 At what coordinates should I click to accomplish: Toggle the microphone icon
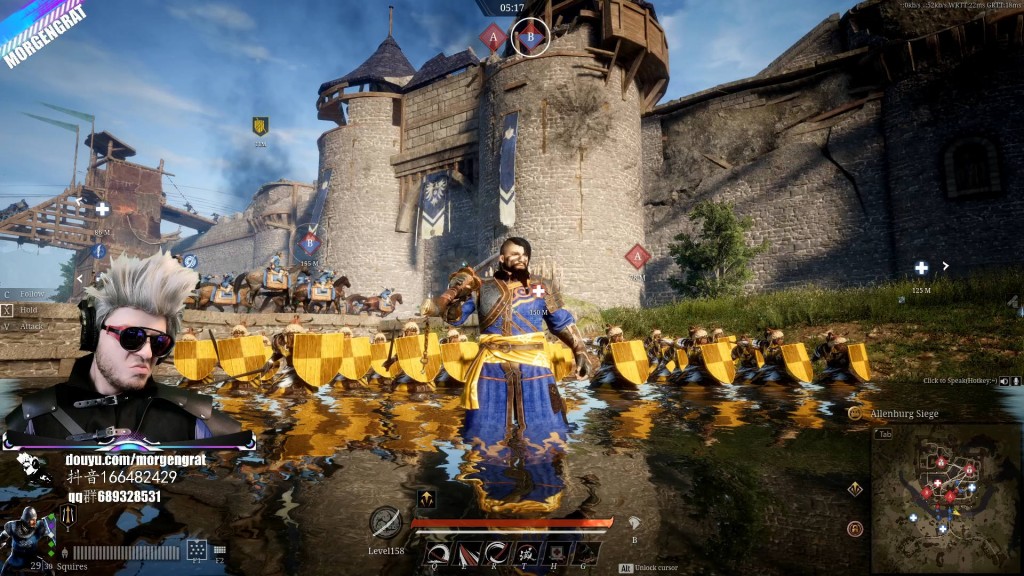[x=1016, y=381]
